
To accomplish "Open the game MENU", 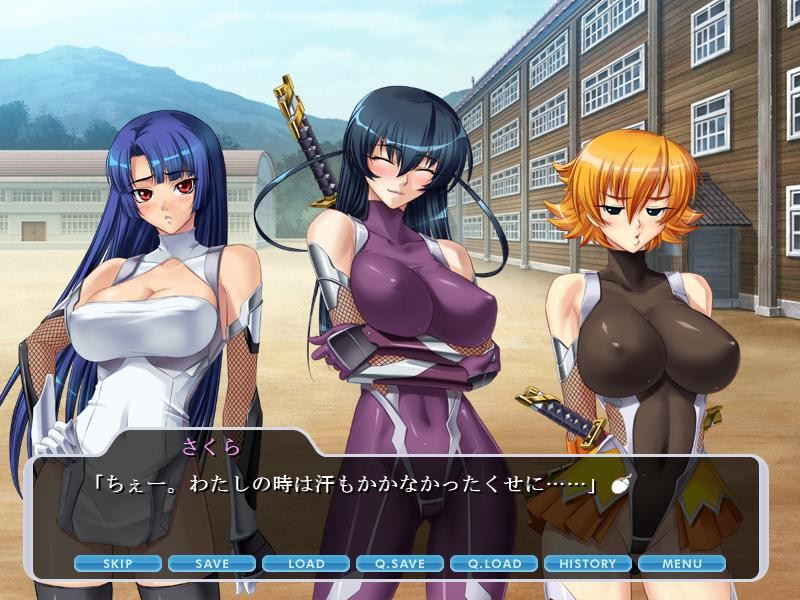I will 682,564.
